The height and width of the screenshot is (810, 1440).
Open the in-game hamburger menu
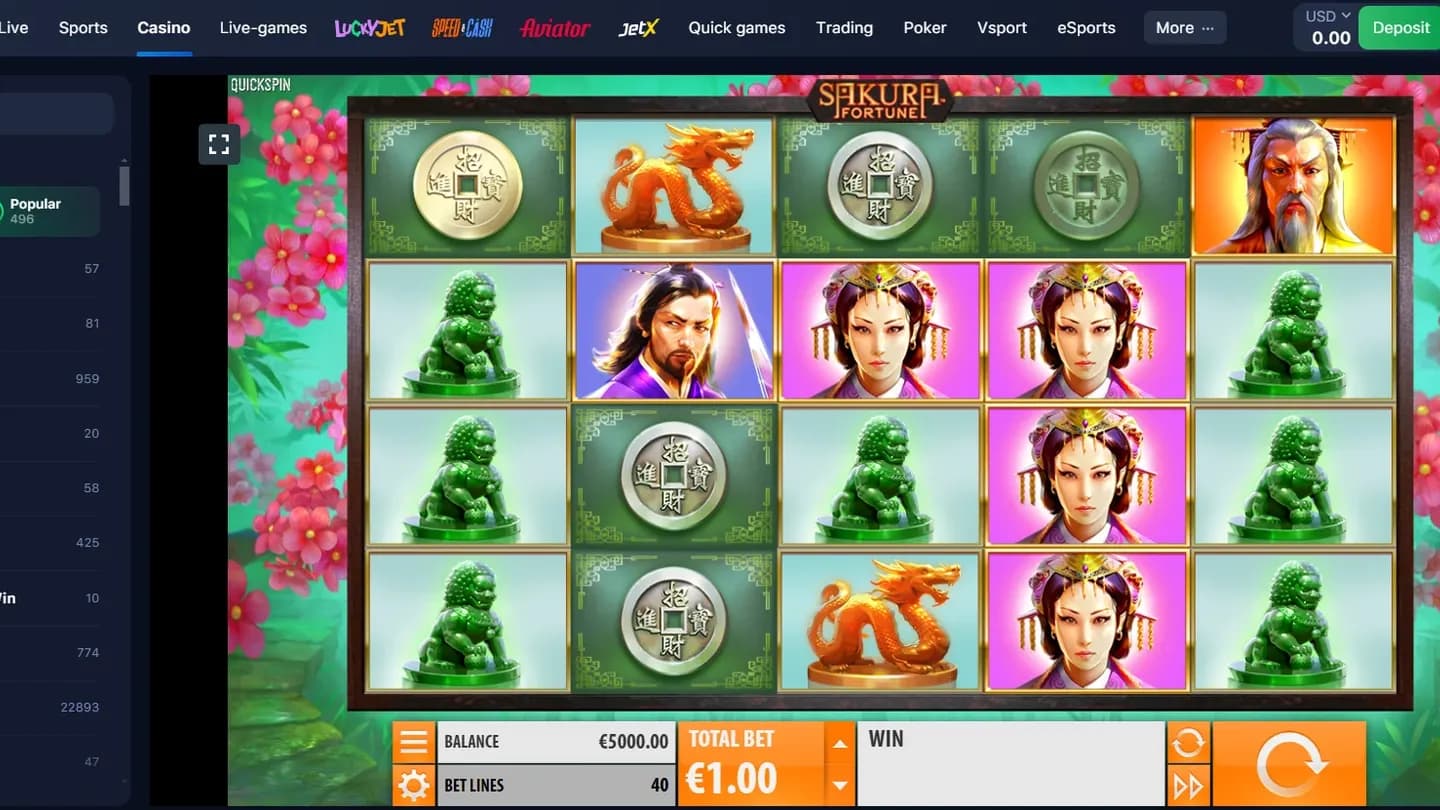coord(413,741)
